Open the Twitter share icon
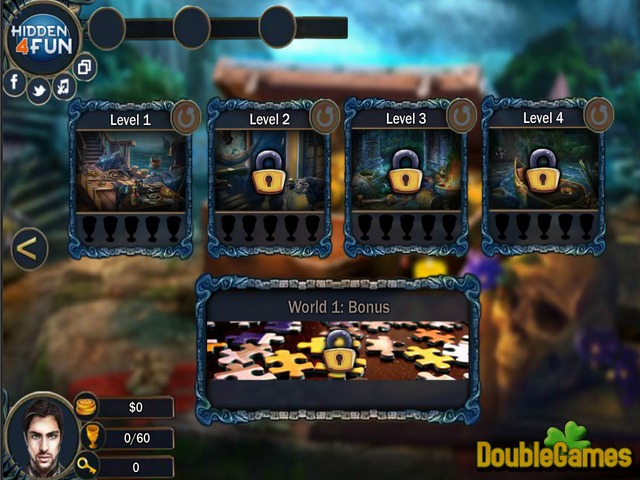The width and height of the screenshot is (640, 480). click(39, 91)
